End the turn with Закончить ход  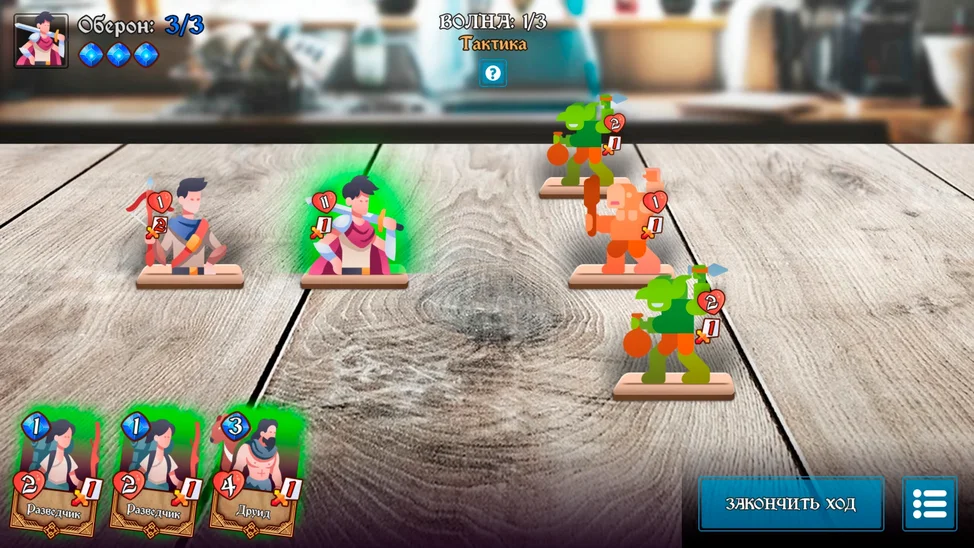click(790, 503)
